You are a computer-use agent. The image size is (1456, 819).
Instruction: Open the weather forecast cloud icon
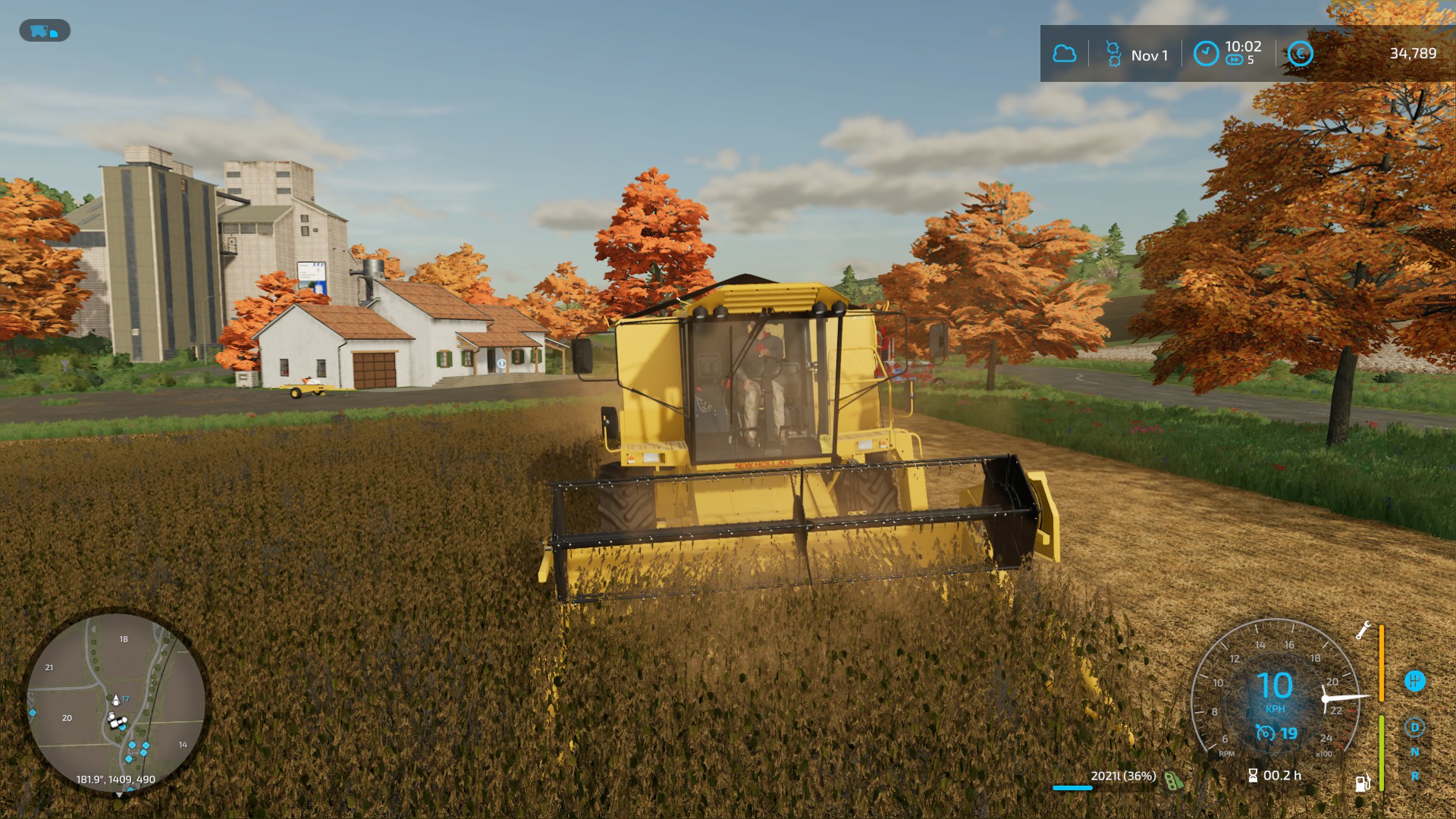point(1064,54)
